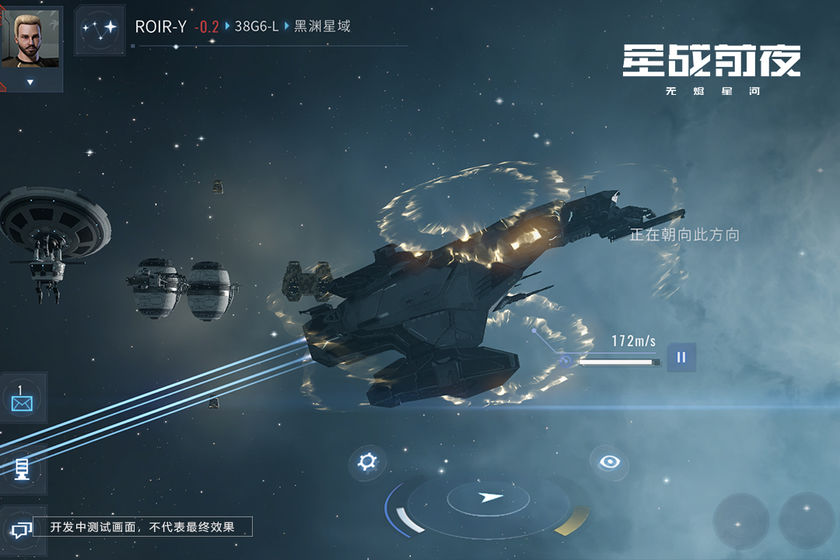The width and height of the screenshot is (840, 560).
Task: Open the pilot character portrait
Action: [30, 38]
